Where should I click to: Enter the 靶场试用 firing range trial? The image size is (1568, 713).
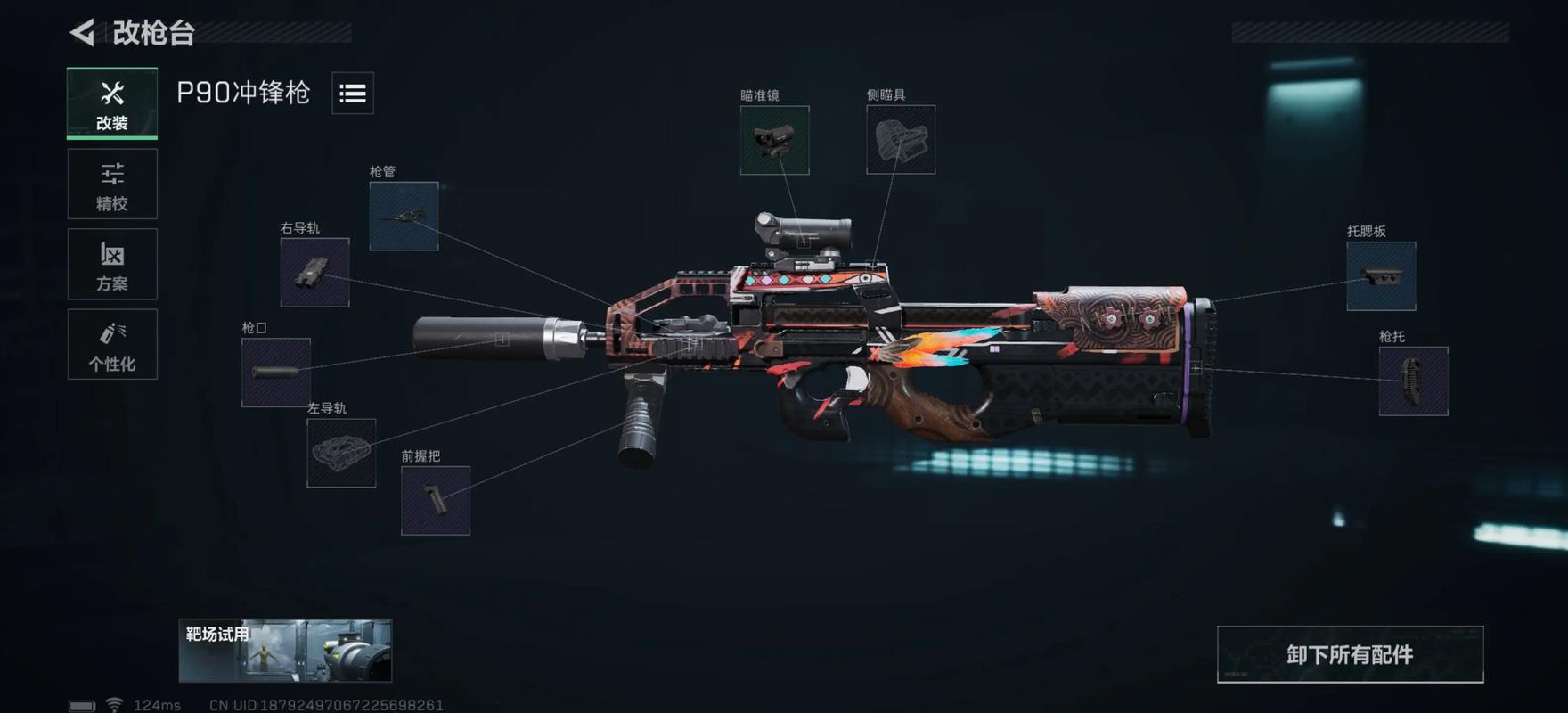point(285,651)
